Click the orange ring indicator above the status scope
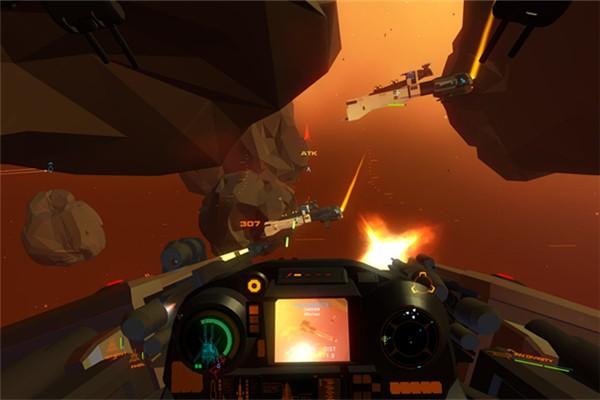This screenshot has width=600, height=400. coord(254,285)
